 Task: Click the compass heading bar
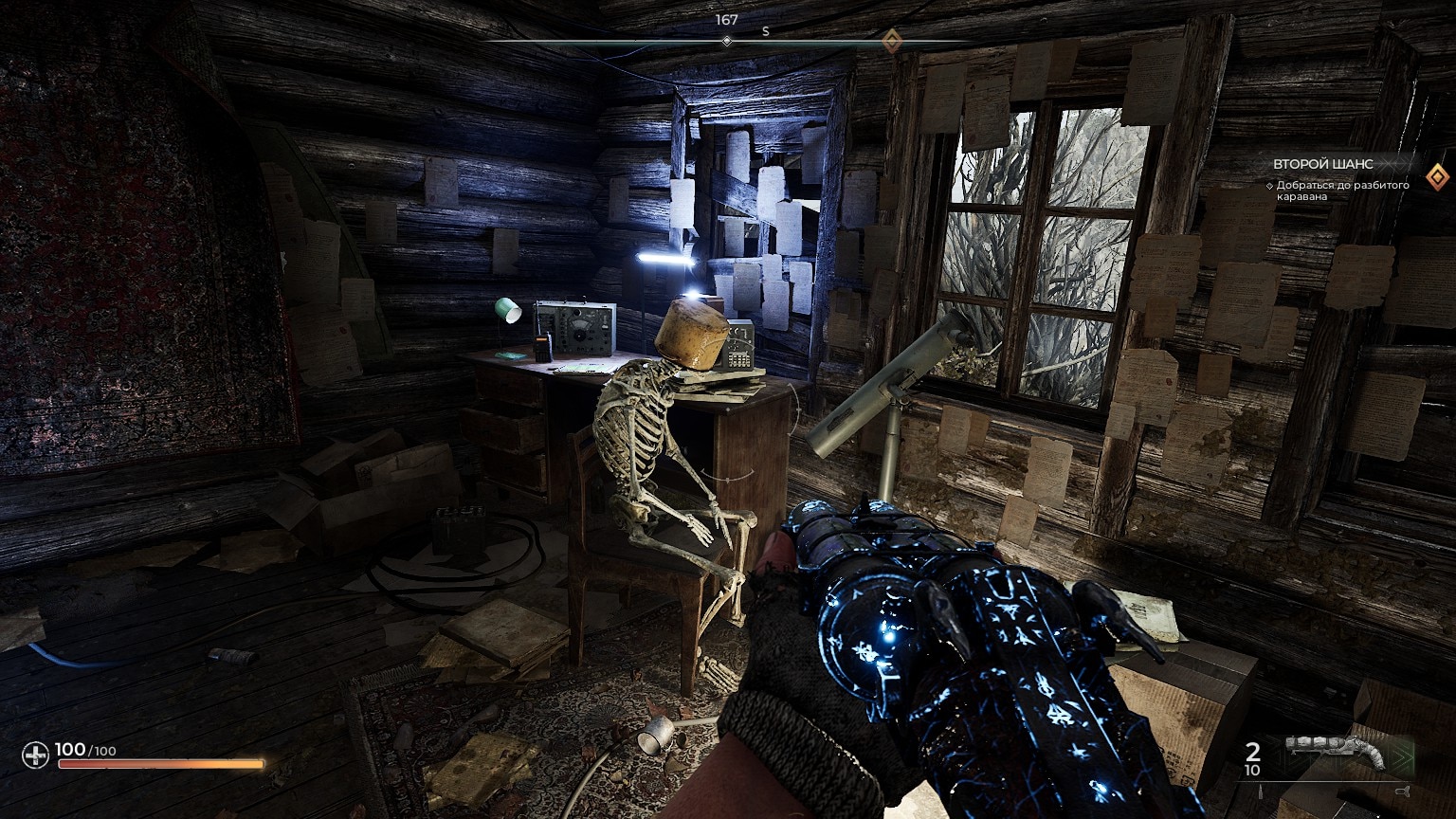(x=727, y=42)
